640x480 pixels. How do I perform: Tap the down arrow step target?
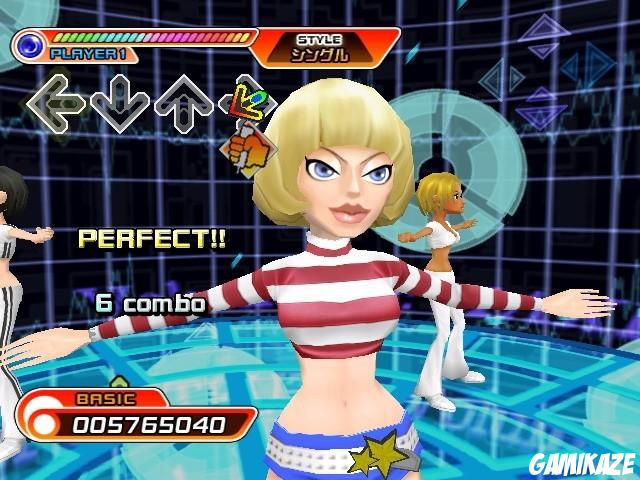119,103
